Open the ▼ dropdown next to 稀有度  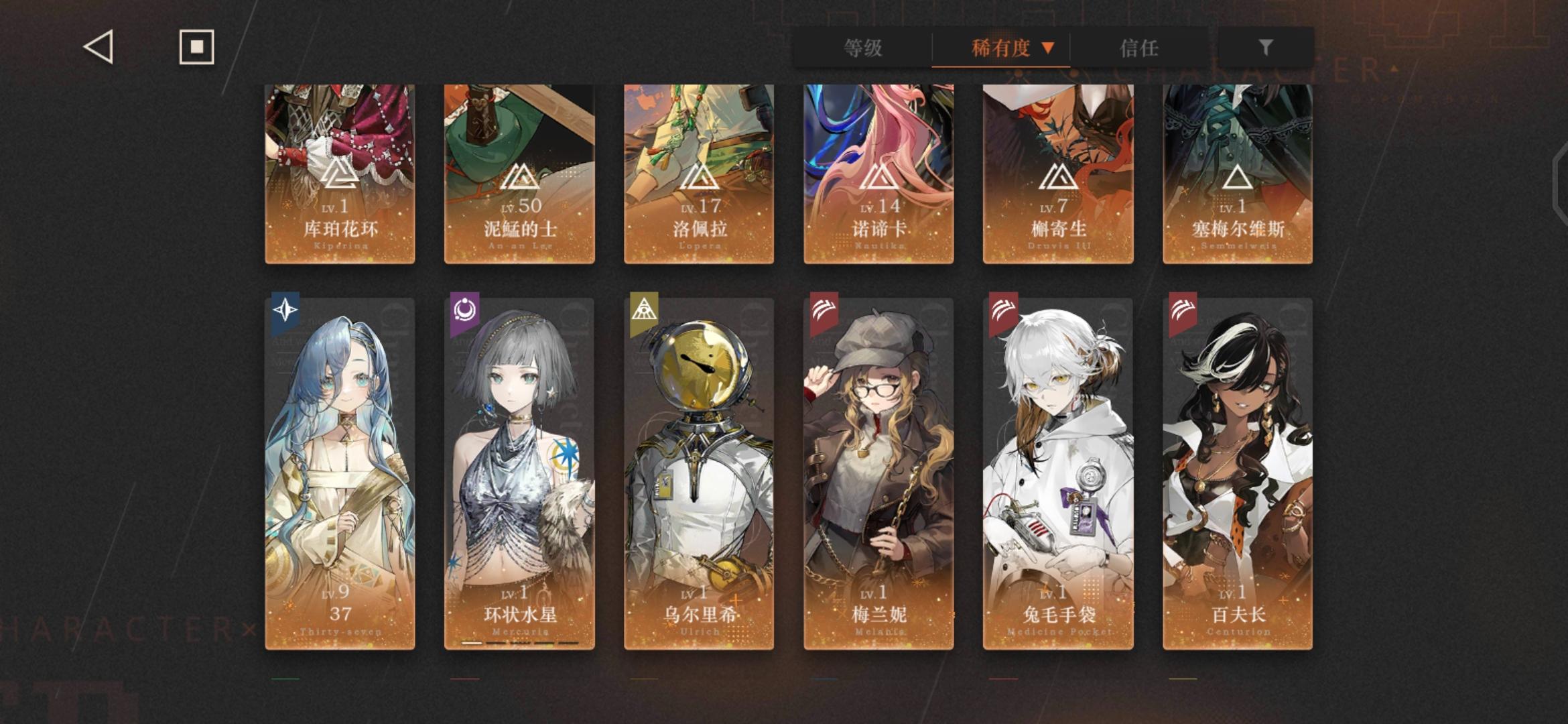click(1048, 47)
